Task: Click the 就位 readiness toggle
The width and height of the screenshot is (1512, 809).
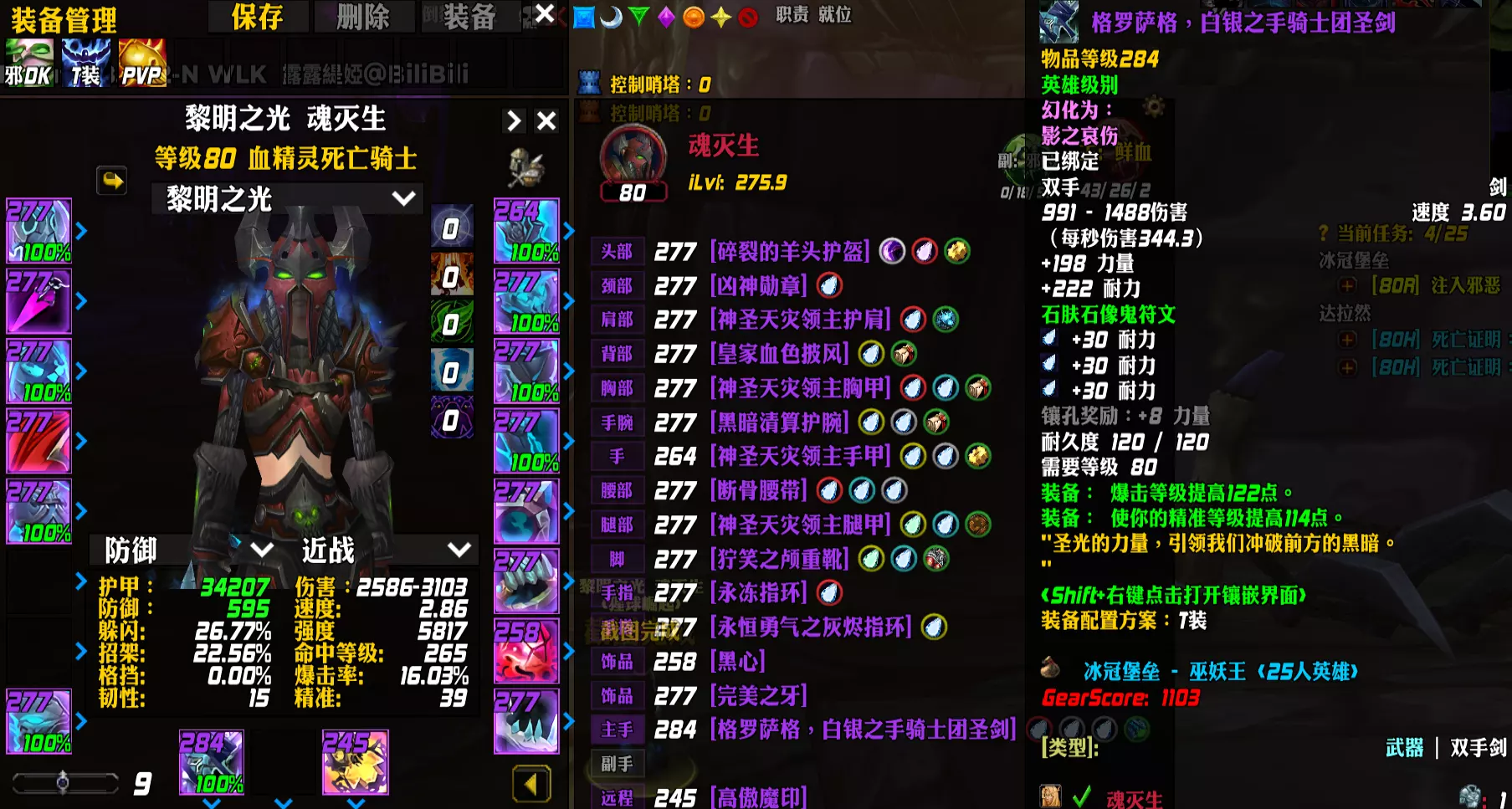Action: pos(835,16)
